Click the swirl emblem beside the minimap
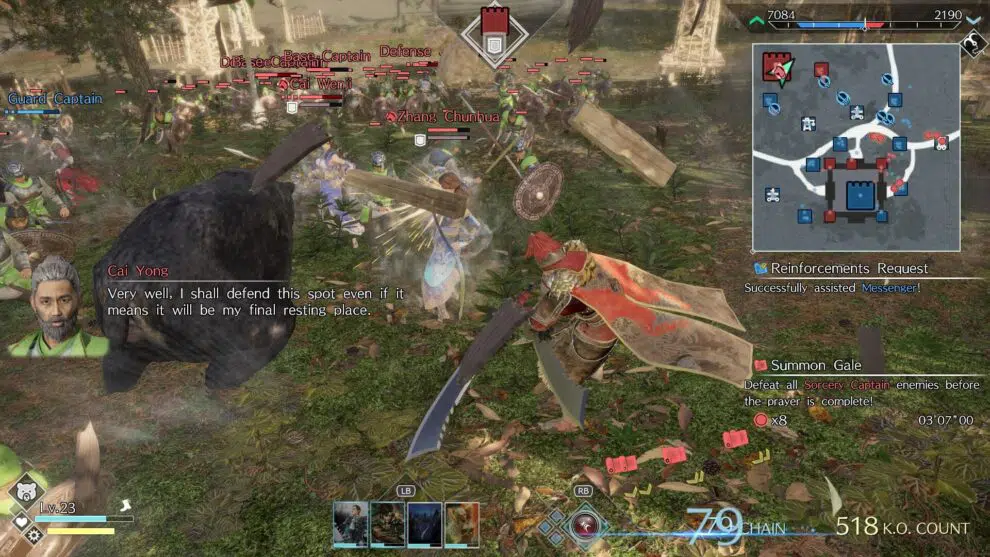This screenshot has height=557, width=990. click(973, 44)
